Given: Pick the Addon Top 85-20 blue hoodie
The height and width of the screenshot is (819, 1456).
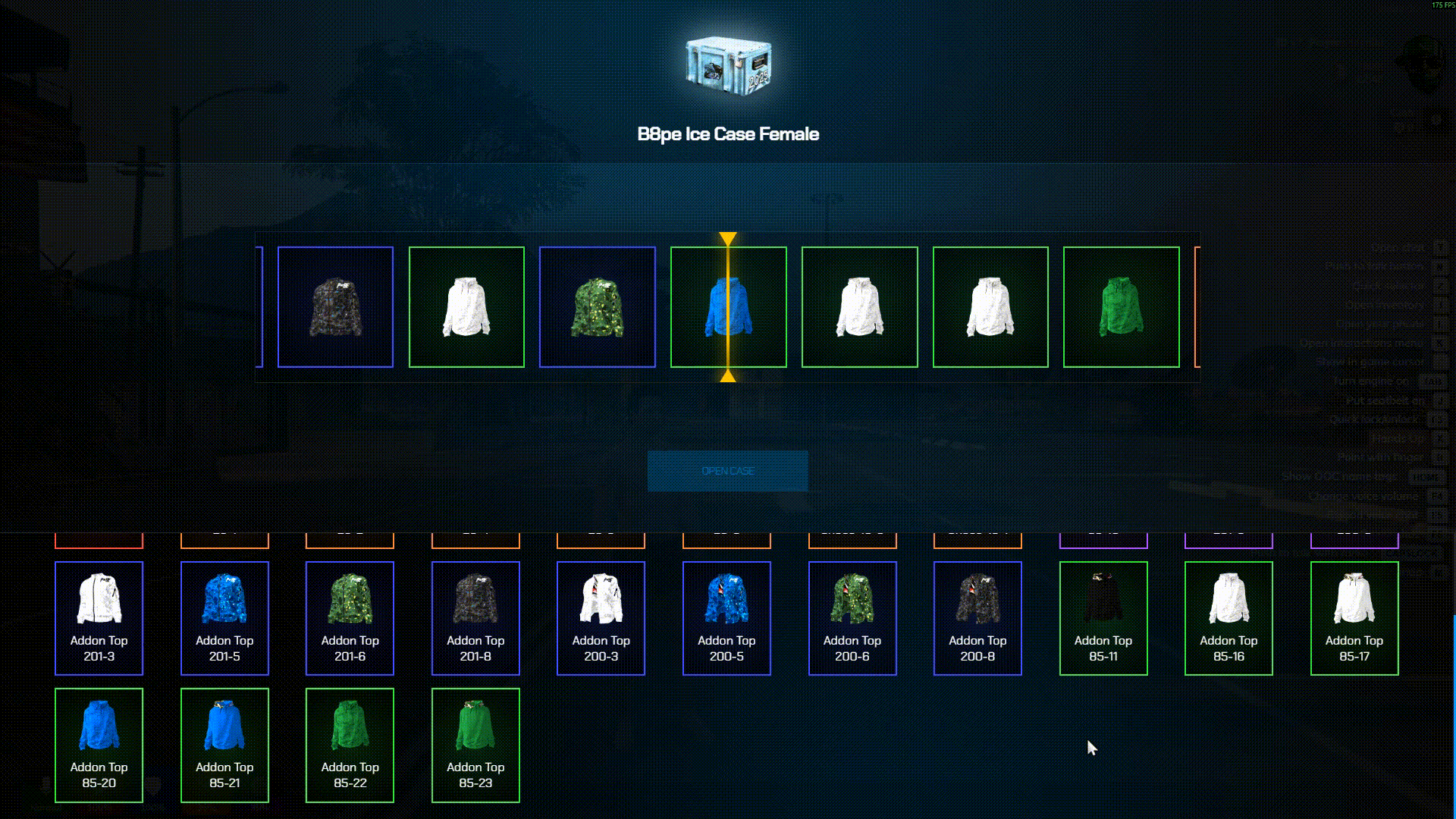Looking at the screenshot, I should pos(99,745).
